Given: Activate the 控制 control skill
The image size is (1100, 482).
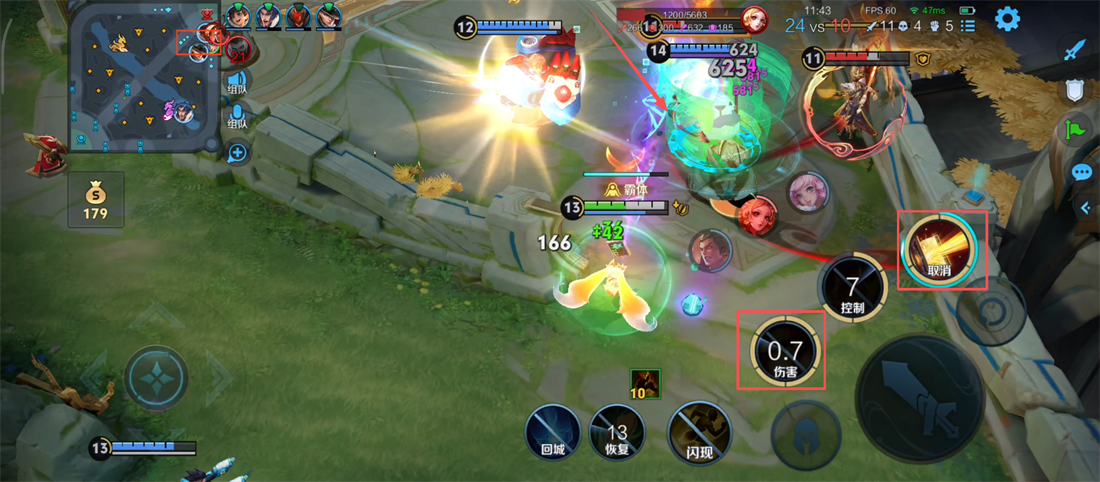Looking at the screenshot, I should 852,287.
